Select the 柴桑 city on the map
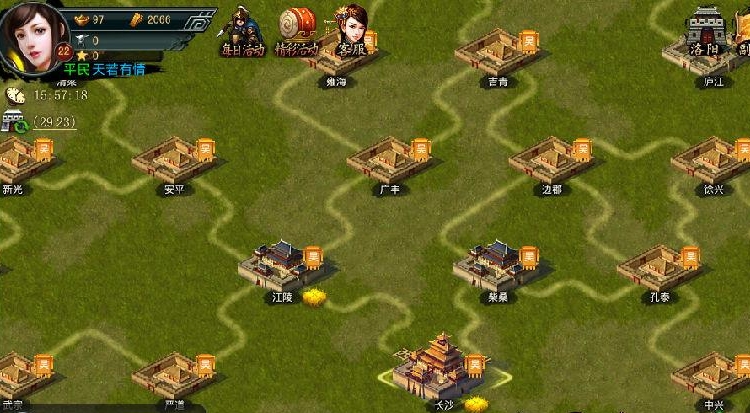Screen dimensions: 750x413 (492, 265)
